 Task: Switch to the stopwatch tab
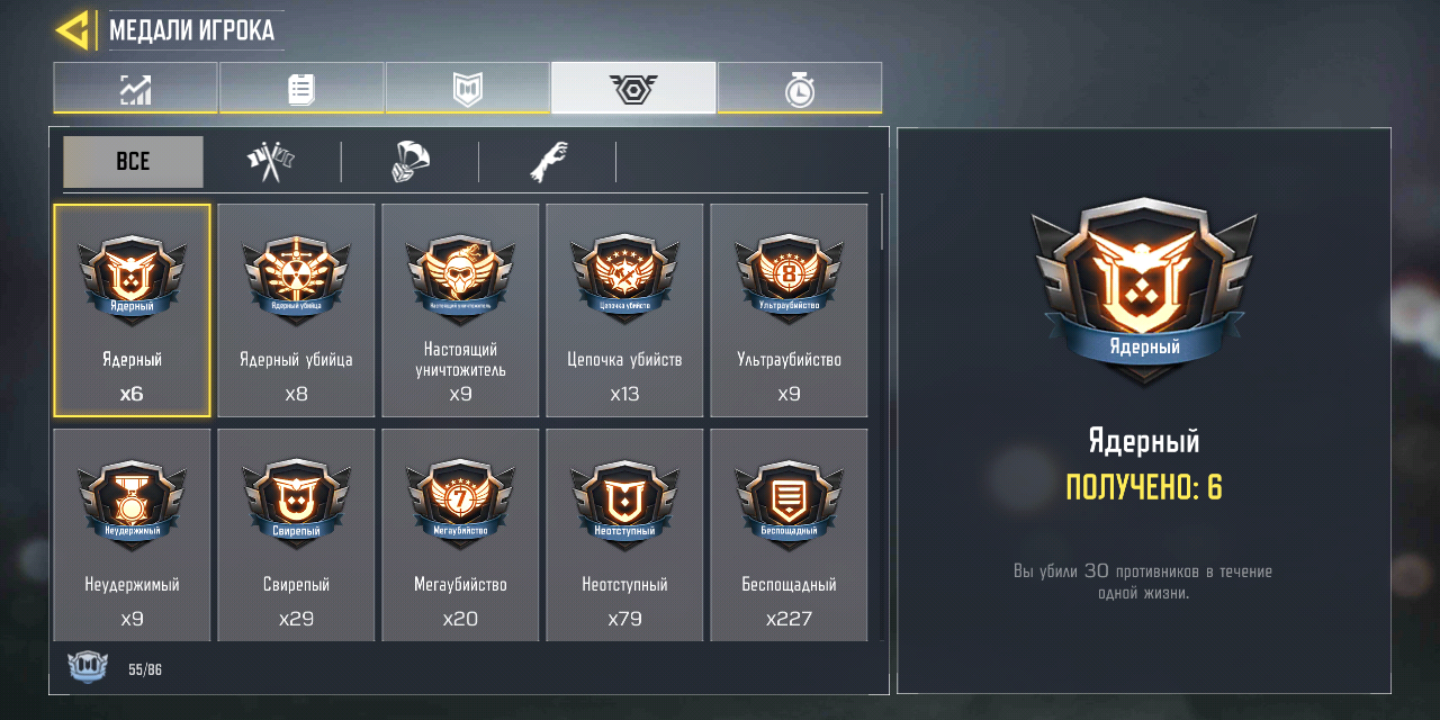(x=799, y=88)
